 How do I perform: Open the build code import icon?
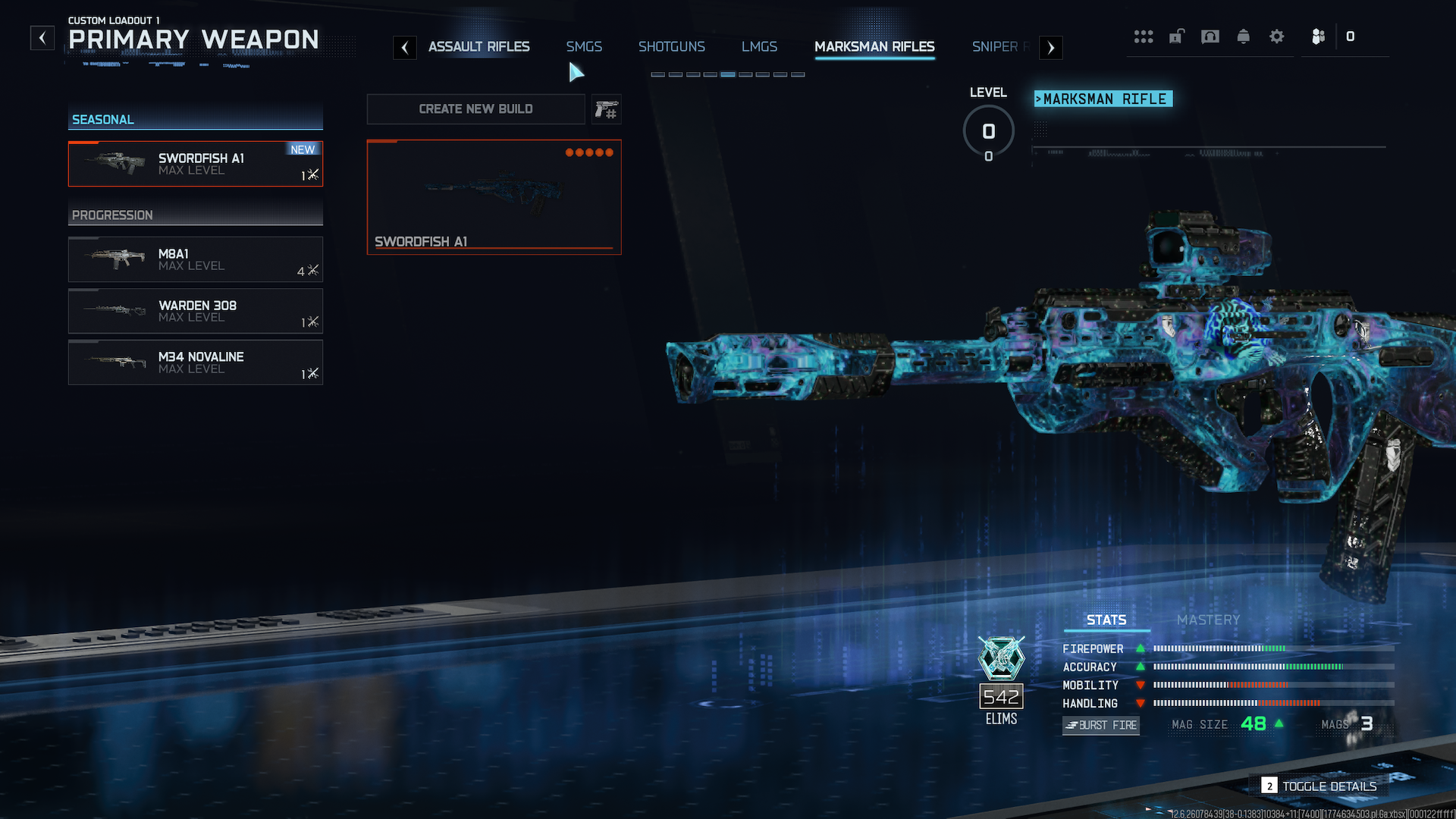606,109
